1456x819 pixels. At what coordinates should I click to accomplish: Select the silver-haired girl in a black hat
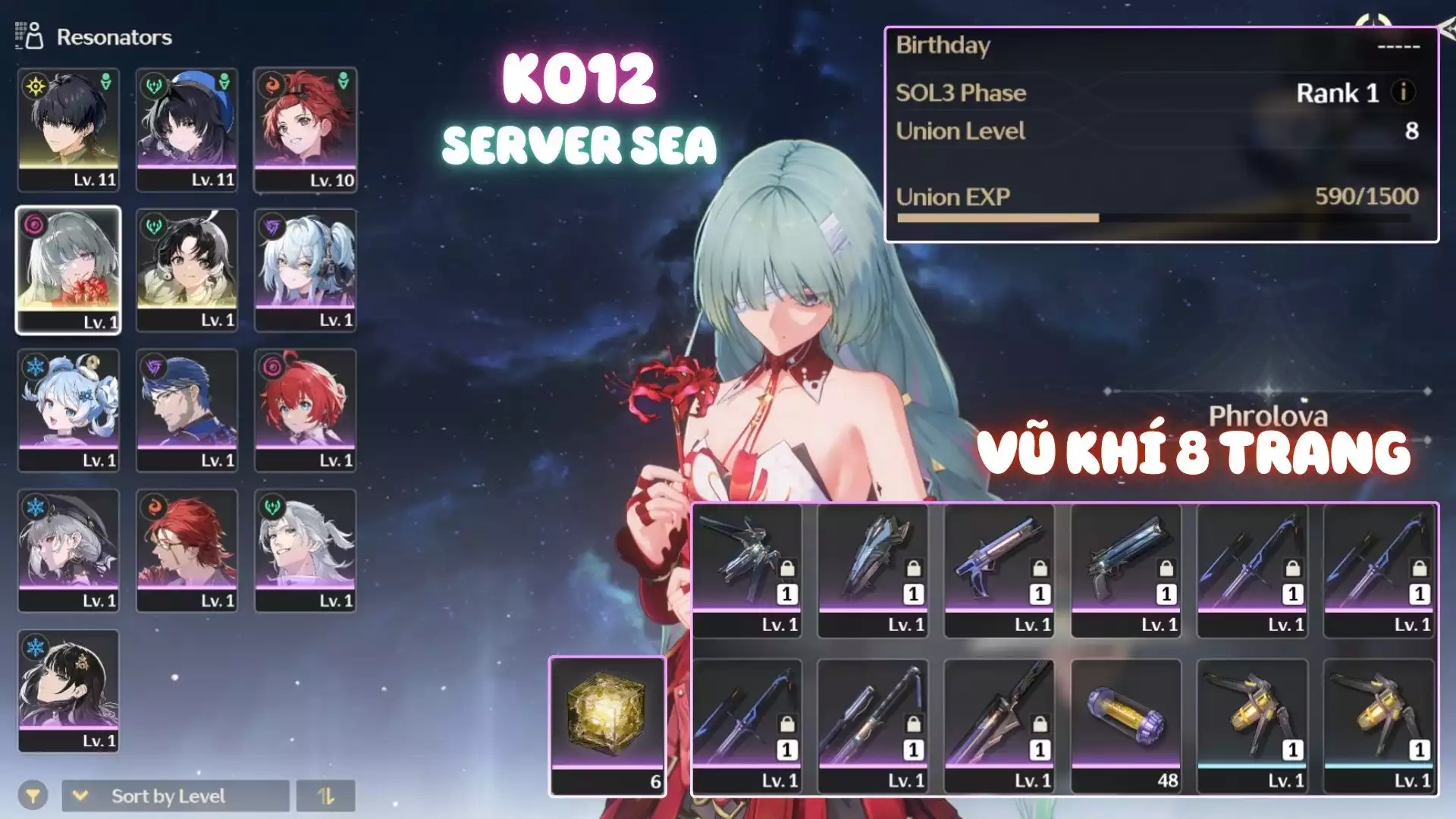tap(68, 550)
